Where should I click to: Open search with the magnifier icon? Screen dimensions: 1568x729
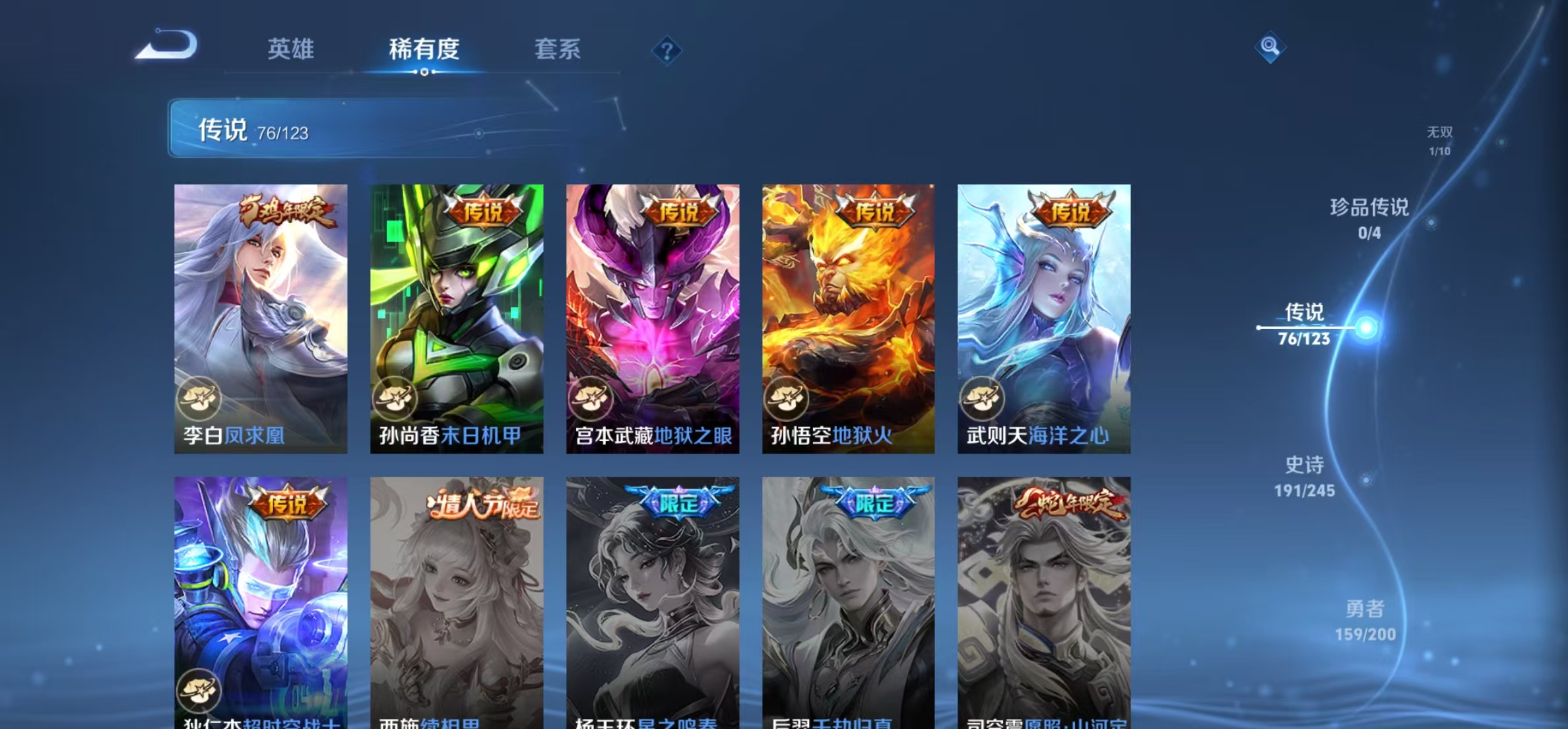(x=1270, y=46)
